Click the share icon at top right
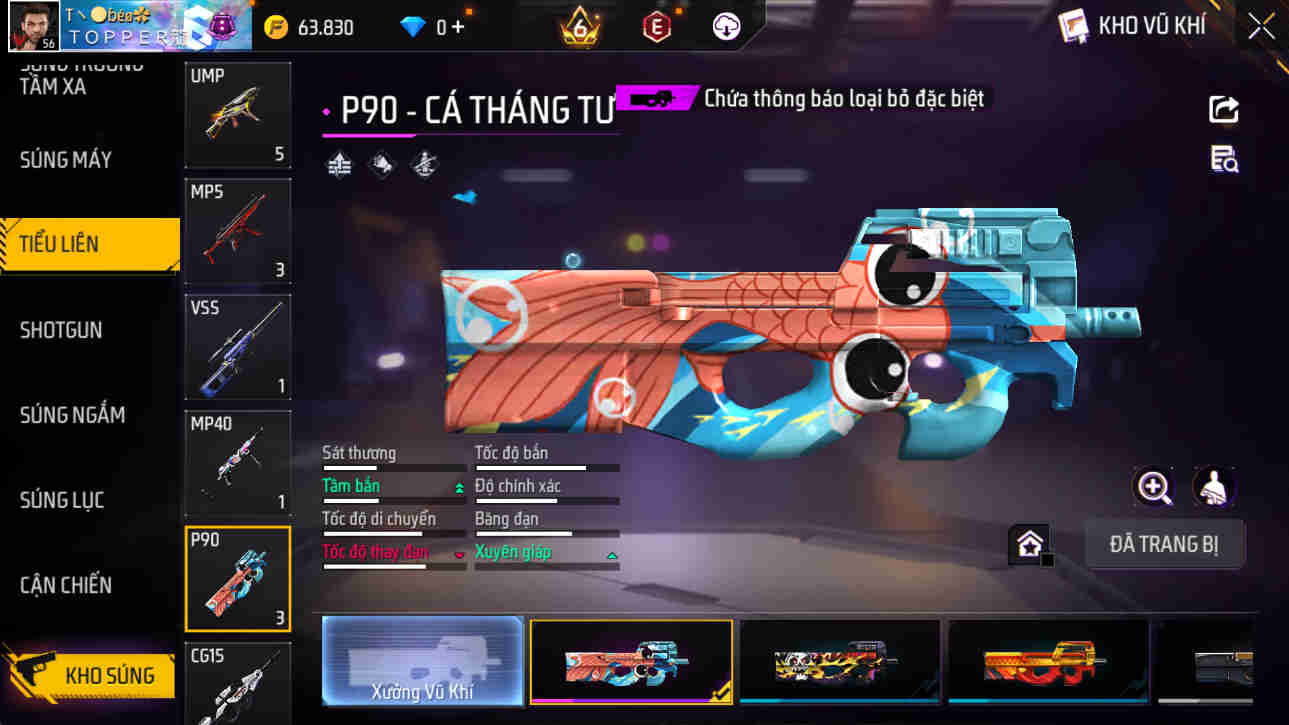 coord(1225,110)
